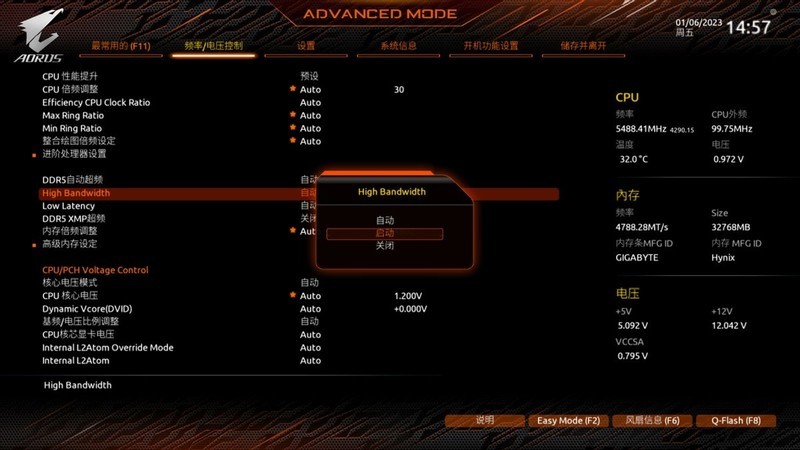Launch Q-Flash (F8)
Image resolution: width=800 pixels, height=450 pixels.
point(735,421)
